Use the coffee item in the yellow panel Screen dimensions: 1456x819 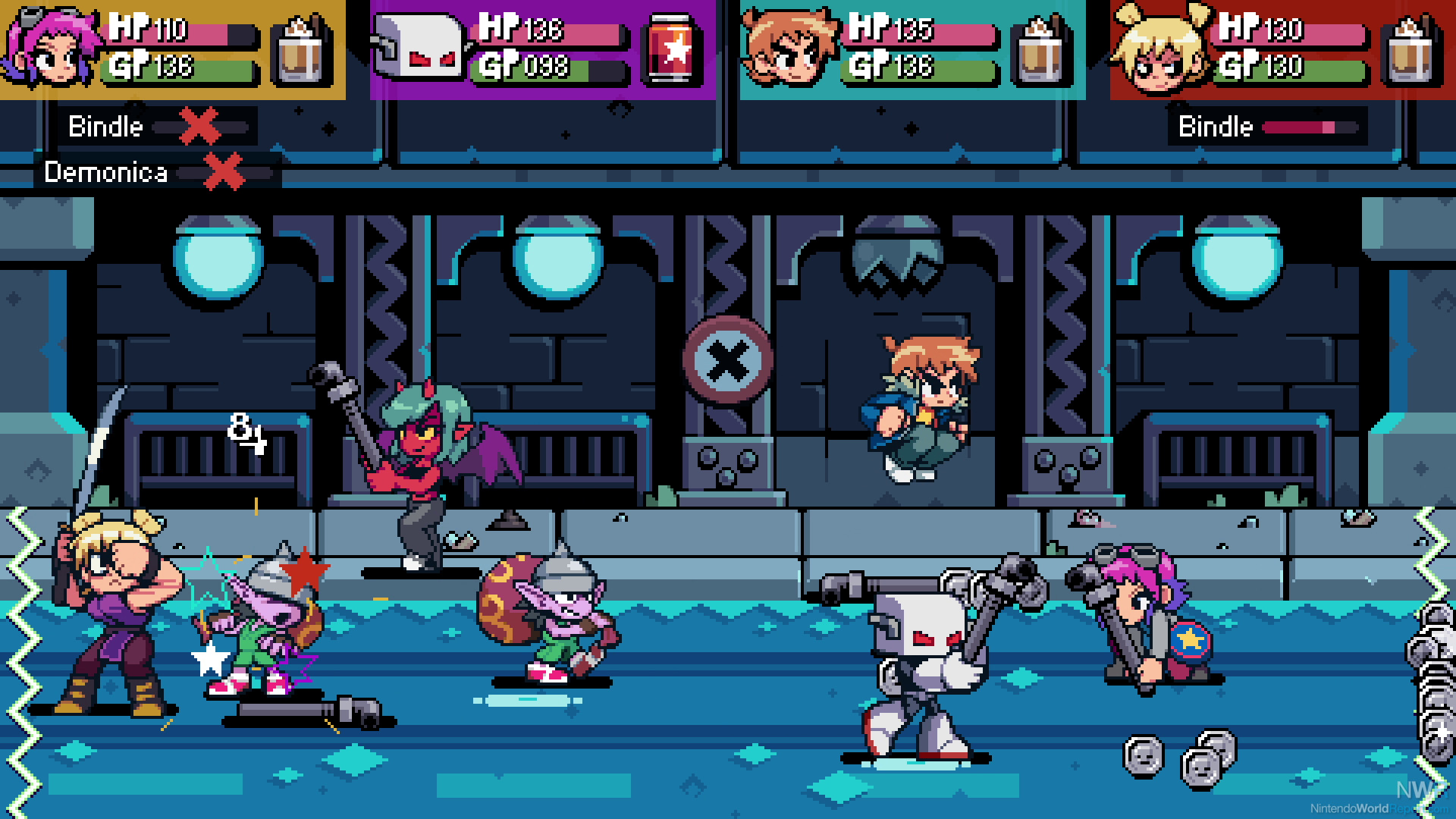coord(303,50)
